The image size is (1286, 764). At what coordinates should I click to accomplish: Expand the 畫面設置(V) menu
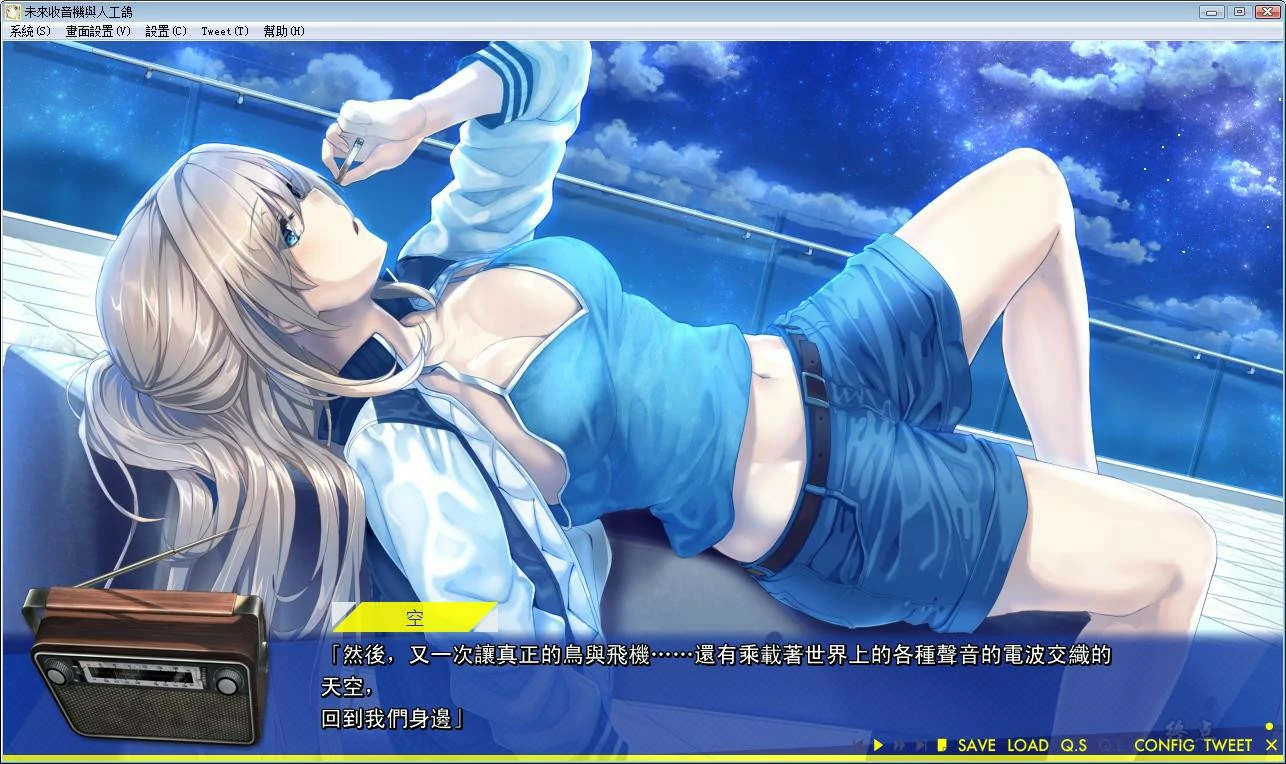[x=95, y=31]
